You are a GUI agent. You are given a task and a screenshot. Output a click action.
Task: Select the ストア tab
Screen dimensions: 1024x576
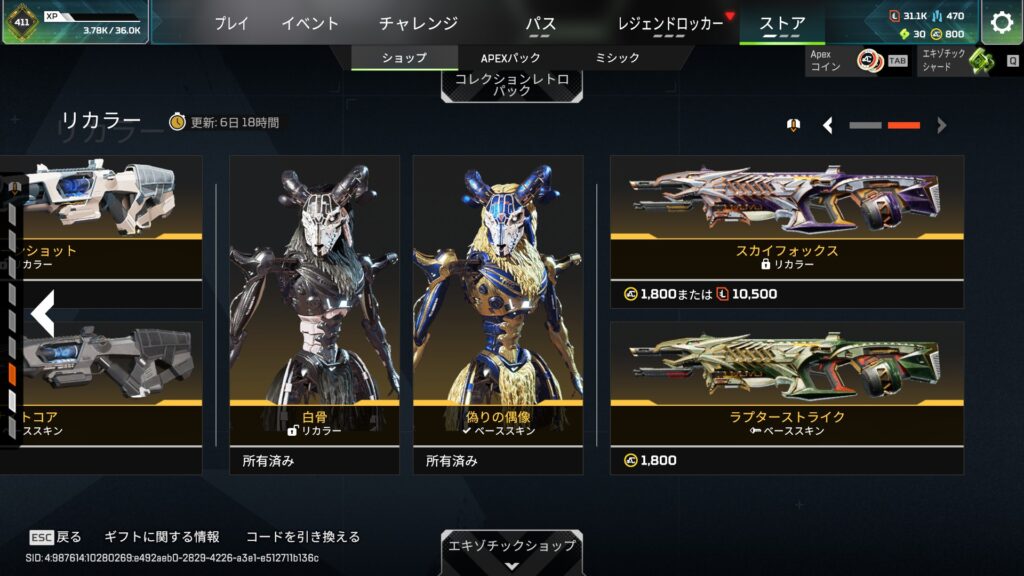point(781,23)
